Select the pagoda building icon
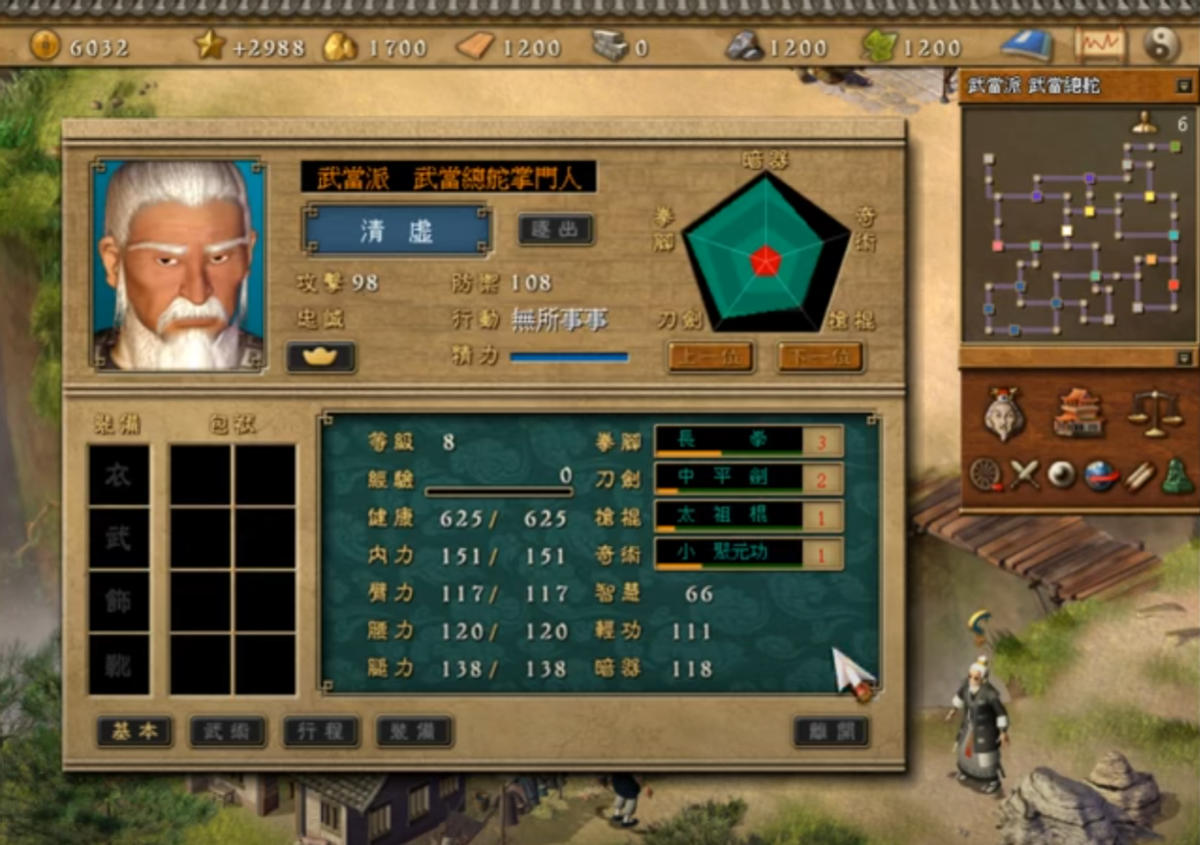The height and width of the screenshot is (845, 1200). 1081,411
